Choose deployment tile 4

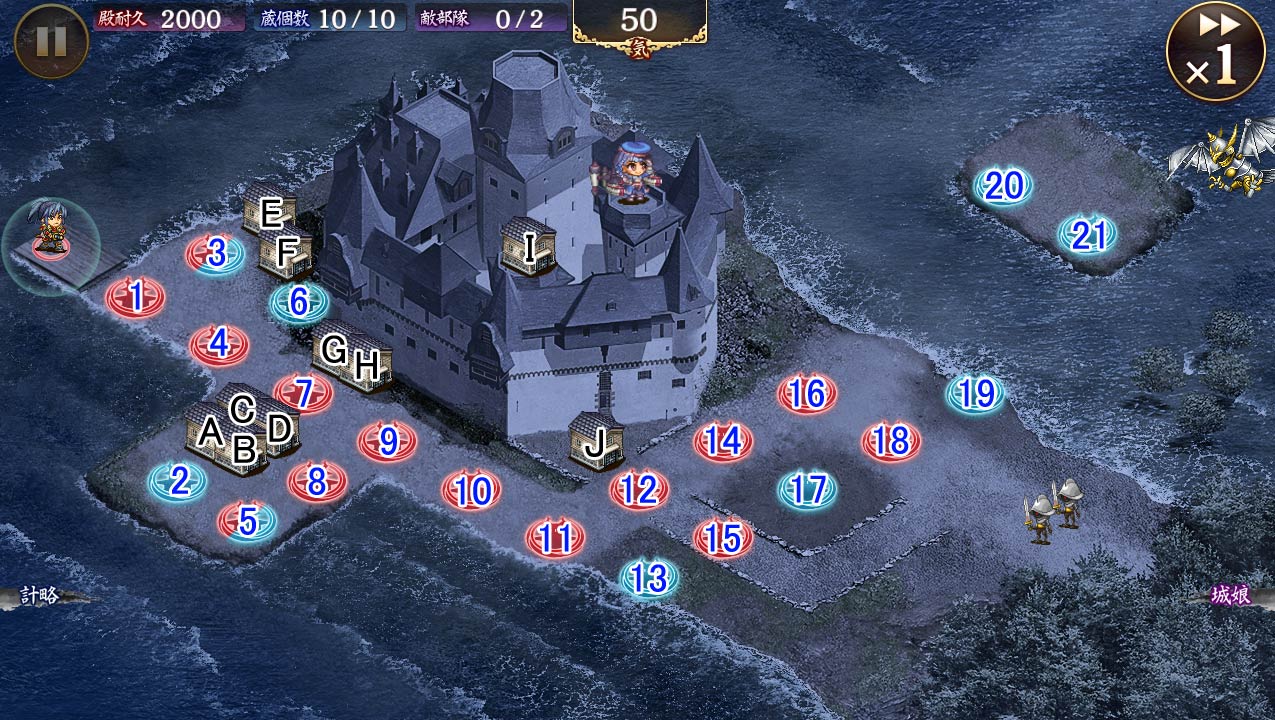(219, 345)
